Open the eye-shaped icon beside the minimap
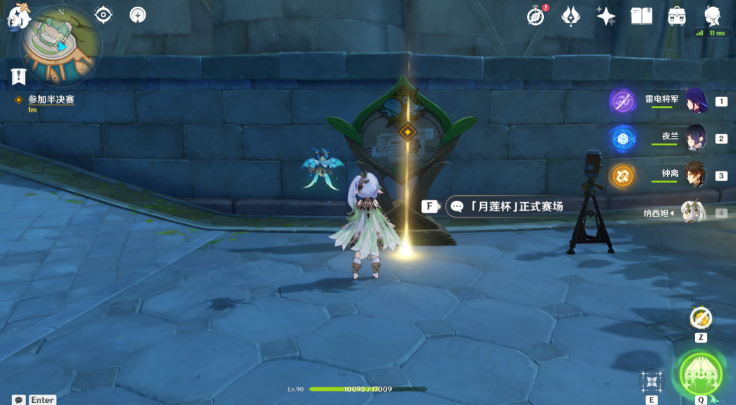This screenshot has height=405, width=736. click(x=103, y=14)
